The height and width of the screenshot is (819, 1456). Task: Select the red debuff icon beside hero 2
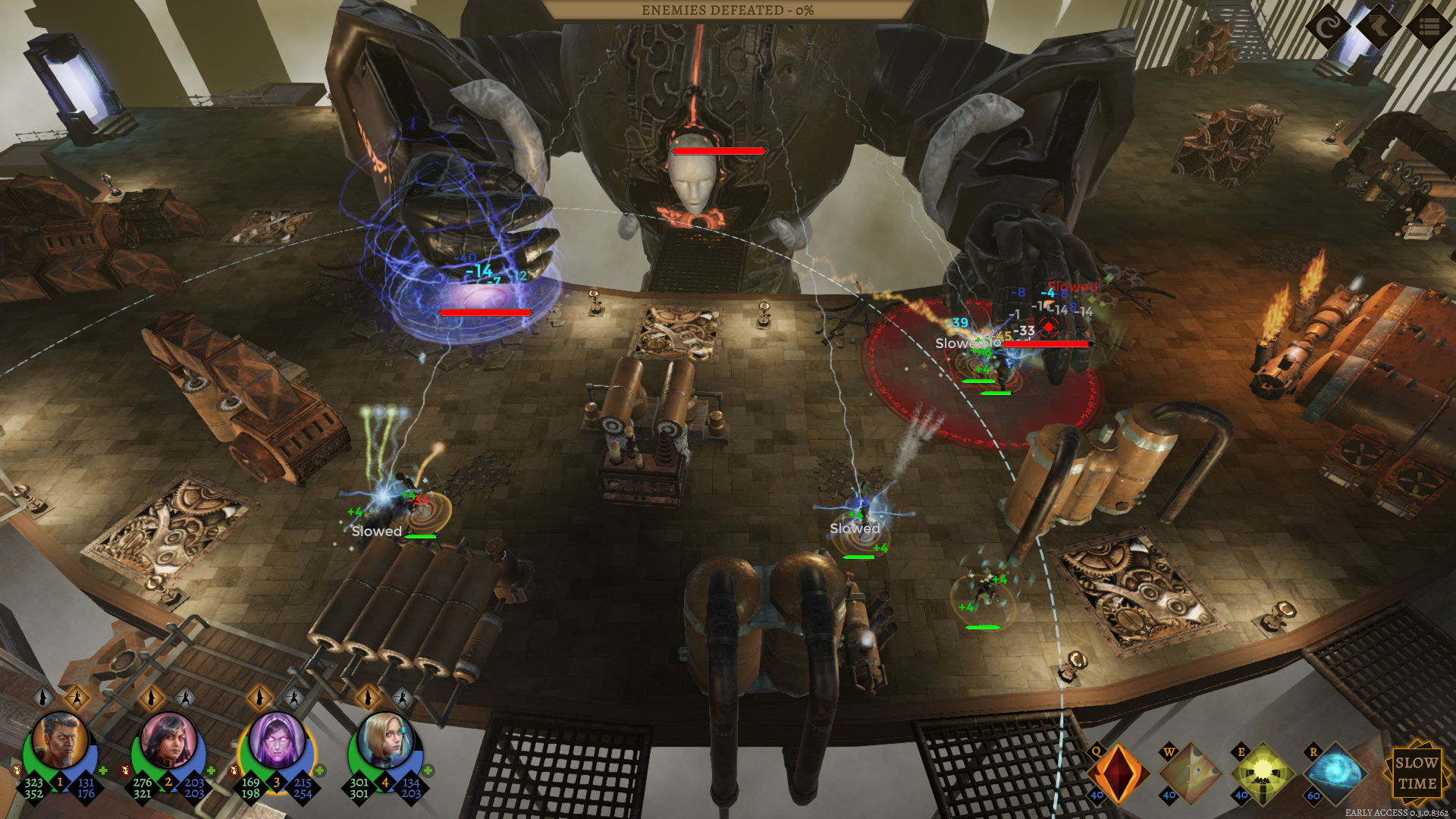(x=125, y=770)
